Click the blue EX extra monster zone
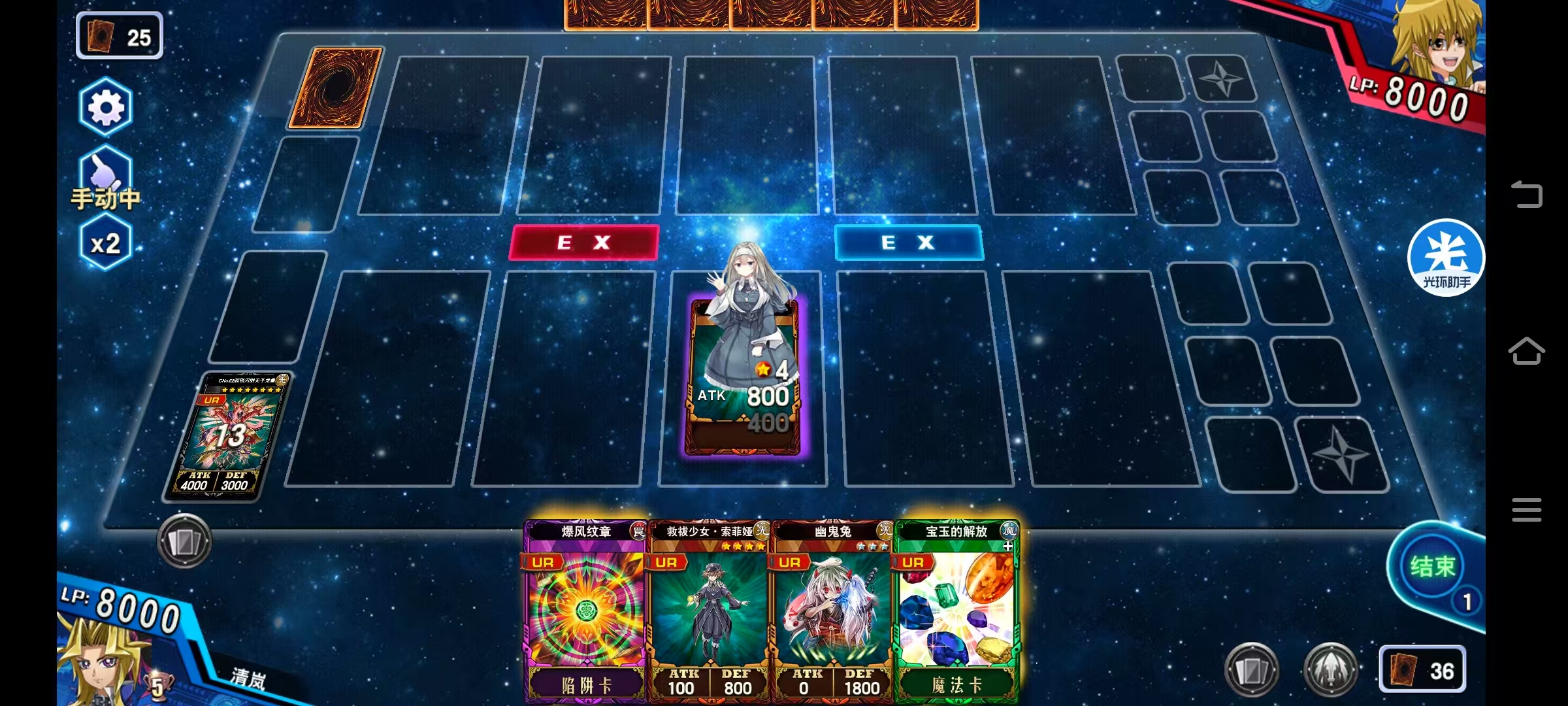1568x706 pixels. click(x=908, y=243)
